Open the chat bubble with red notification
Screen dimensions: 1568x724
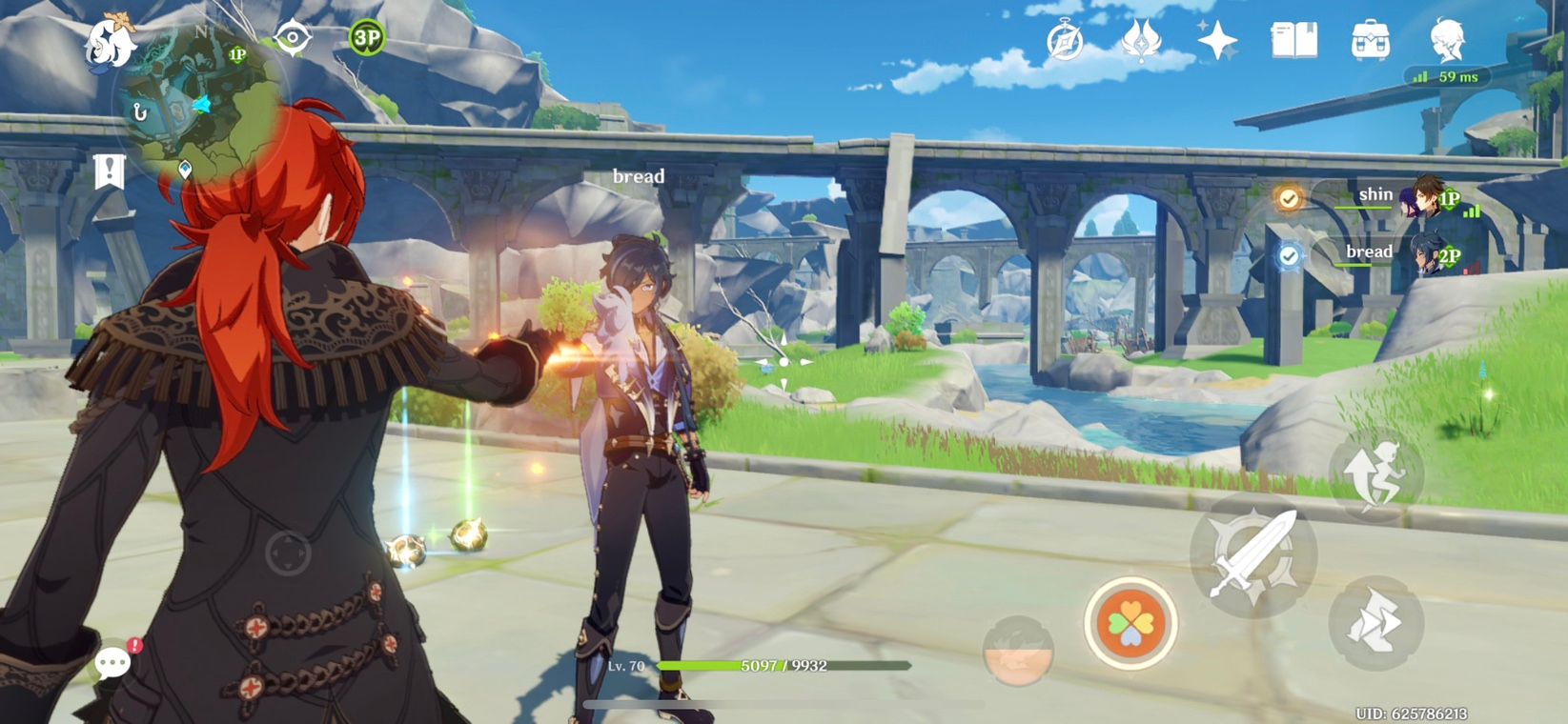point(112,661)
